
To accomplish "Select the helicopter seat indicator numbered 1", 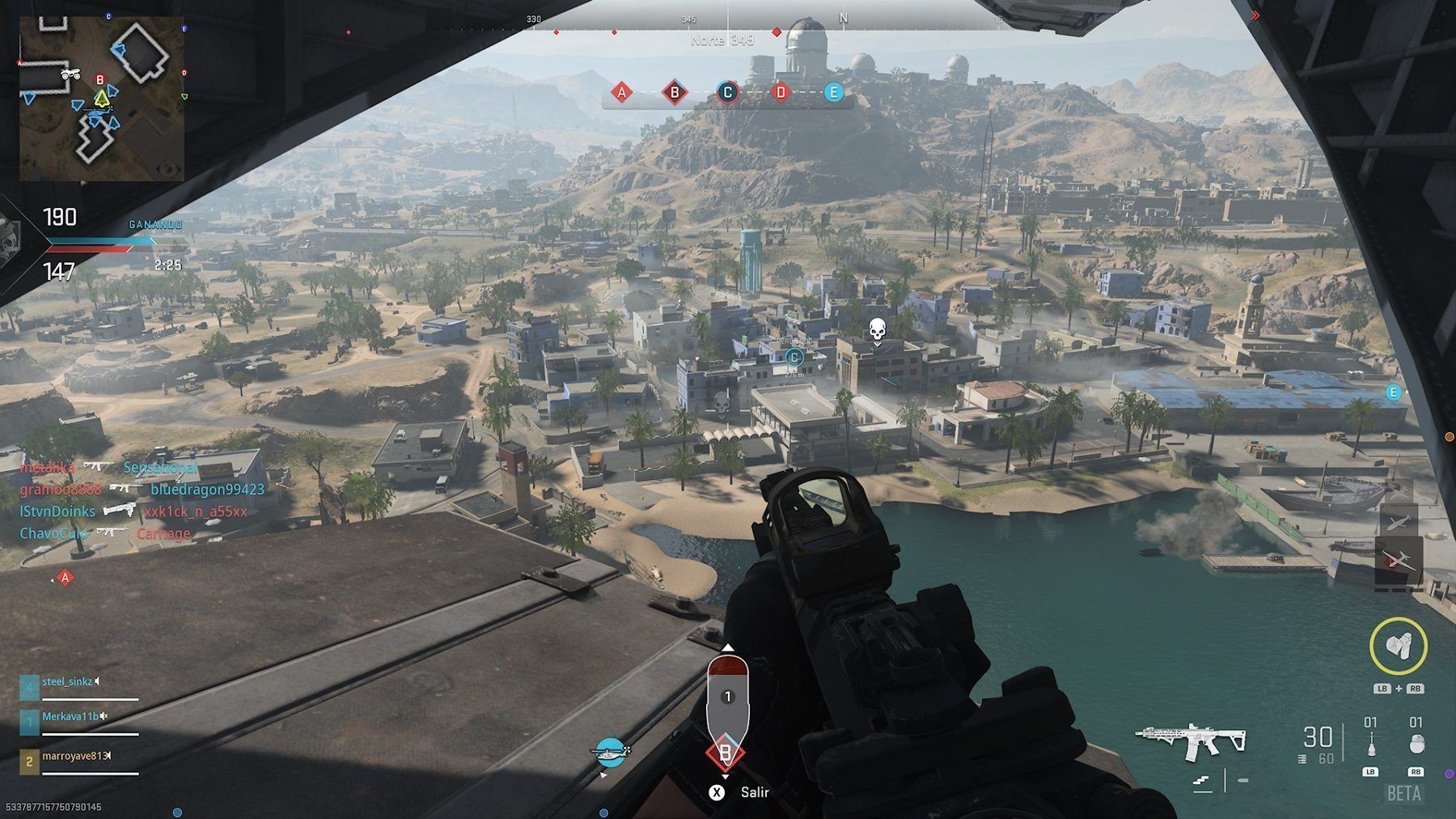I will (727, 696).
